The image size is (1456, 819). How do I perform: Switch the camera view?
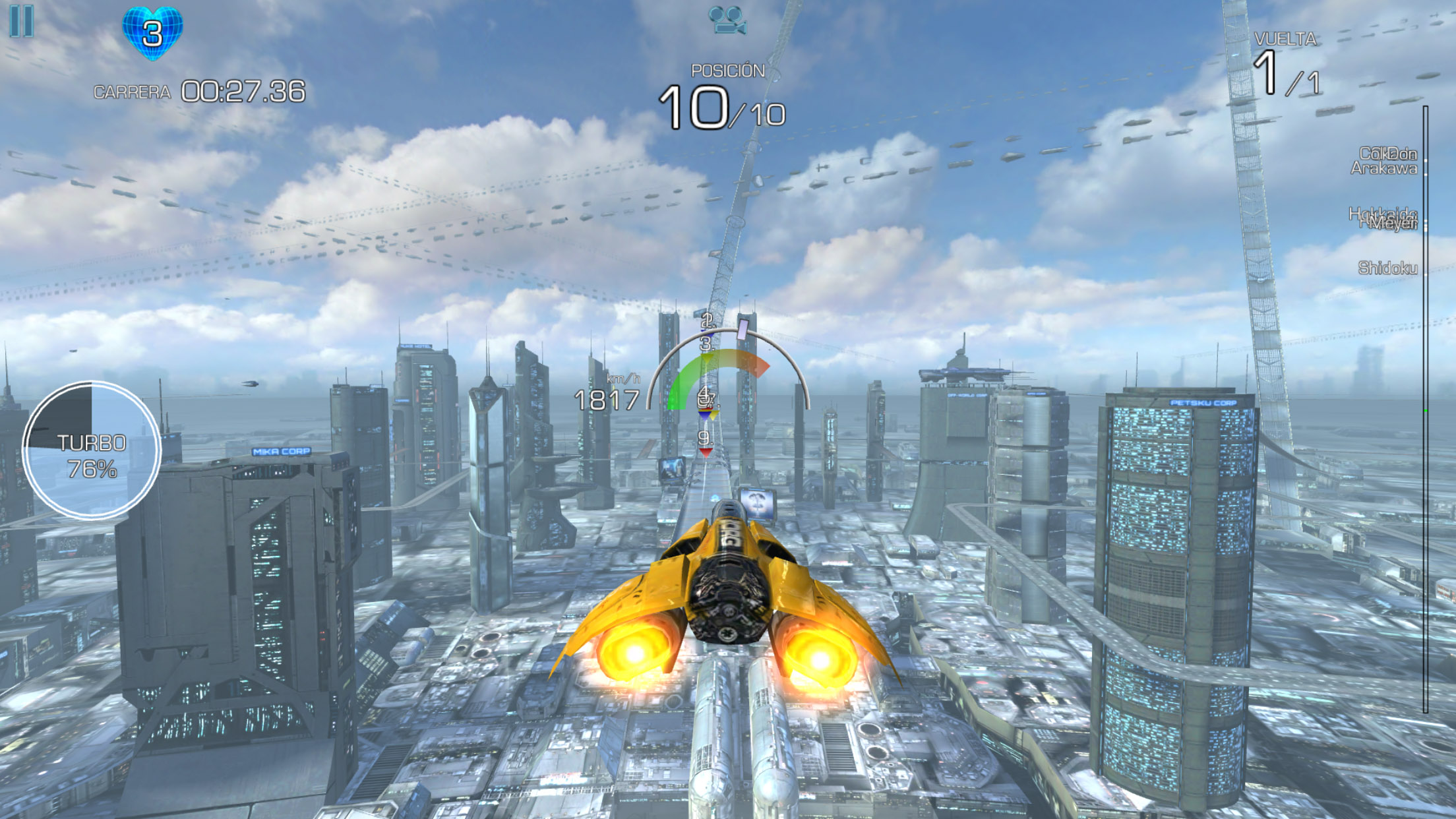pyautogui.click(x=727, y=20)
